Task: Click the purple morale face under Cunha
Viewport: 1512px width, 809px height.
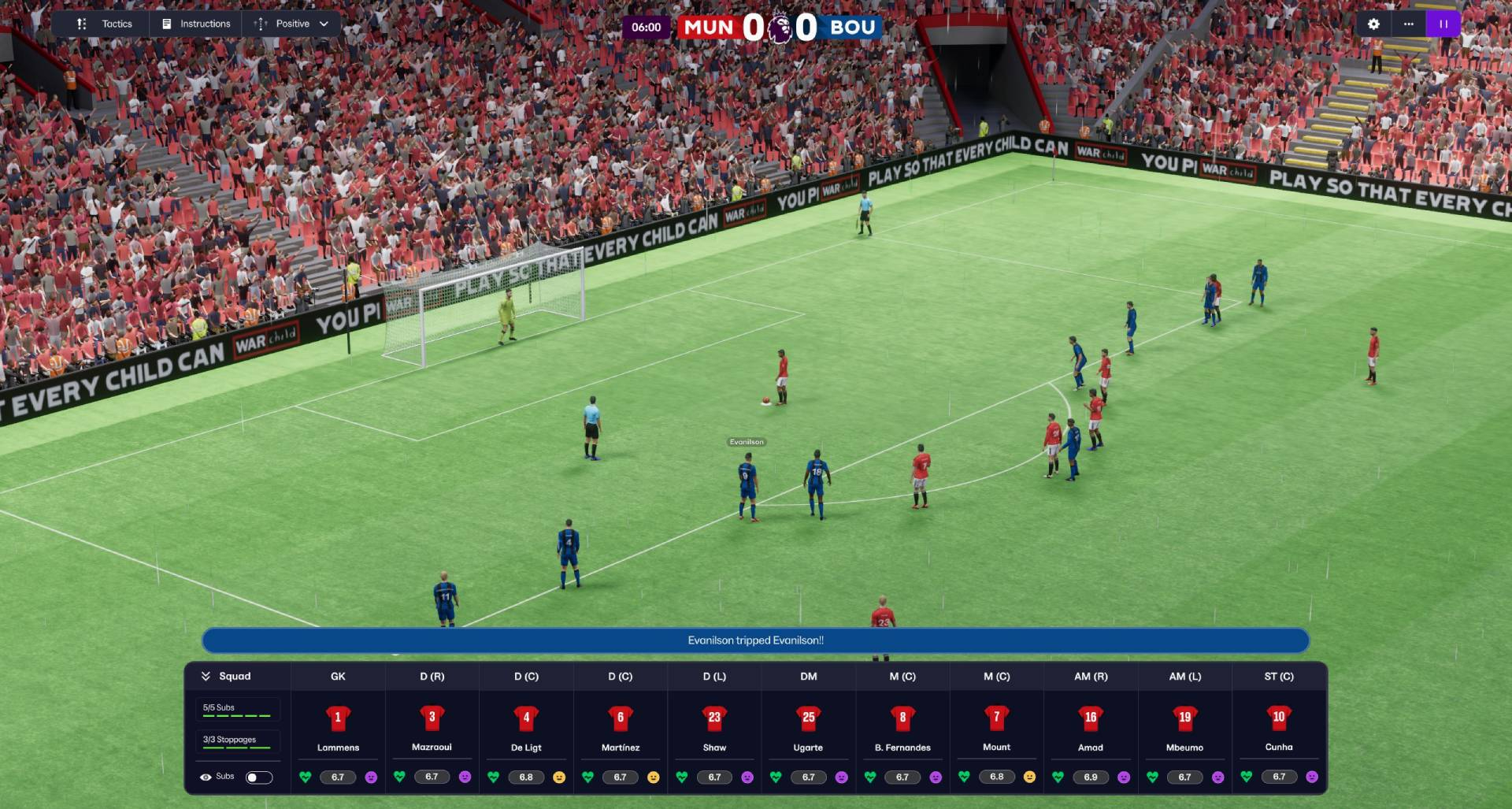Action: [x=1311, y=777]
